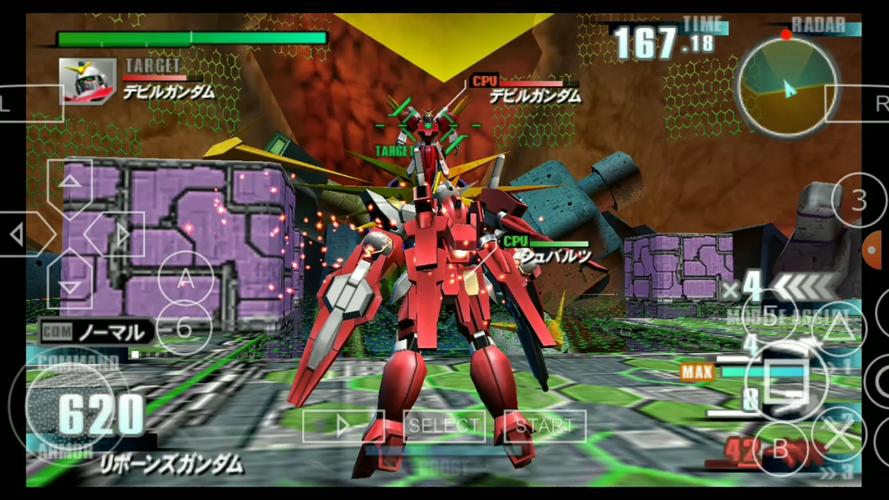Tap the circular 5 combo button

pos(769,316)
